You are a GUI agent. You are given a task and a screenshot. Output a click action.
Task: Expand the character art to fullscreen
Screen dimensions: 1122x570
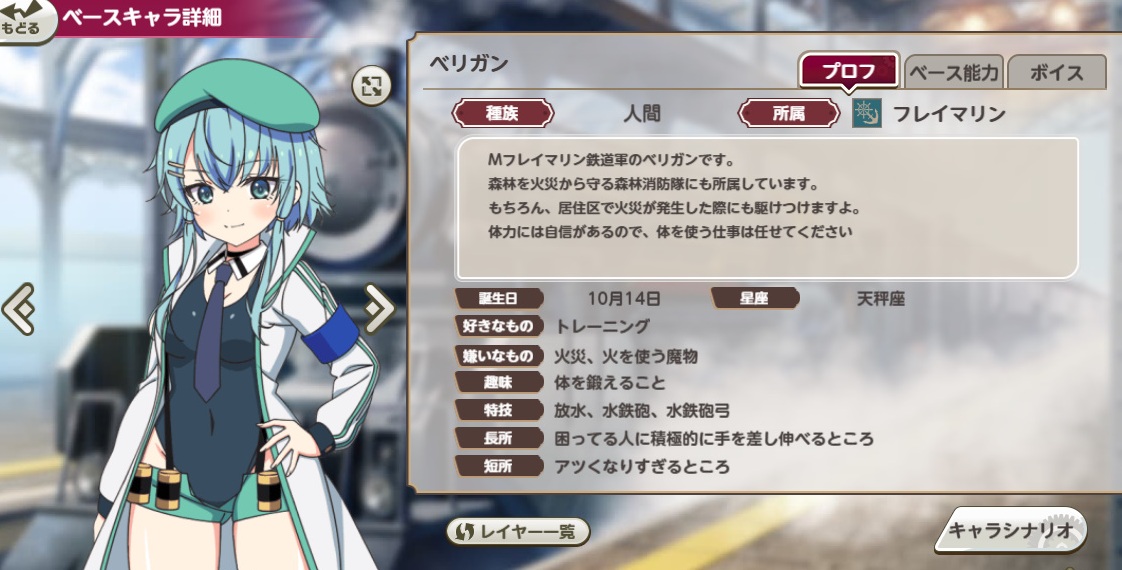click(x=372, y=87)
